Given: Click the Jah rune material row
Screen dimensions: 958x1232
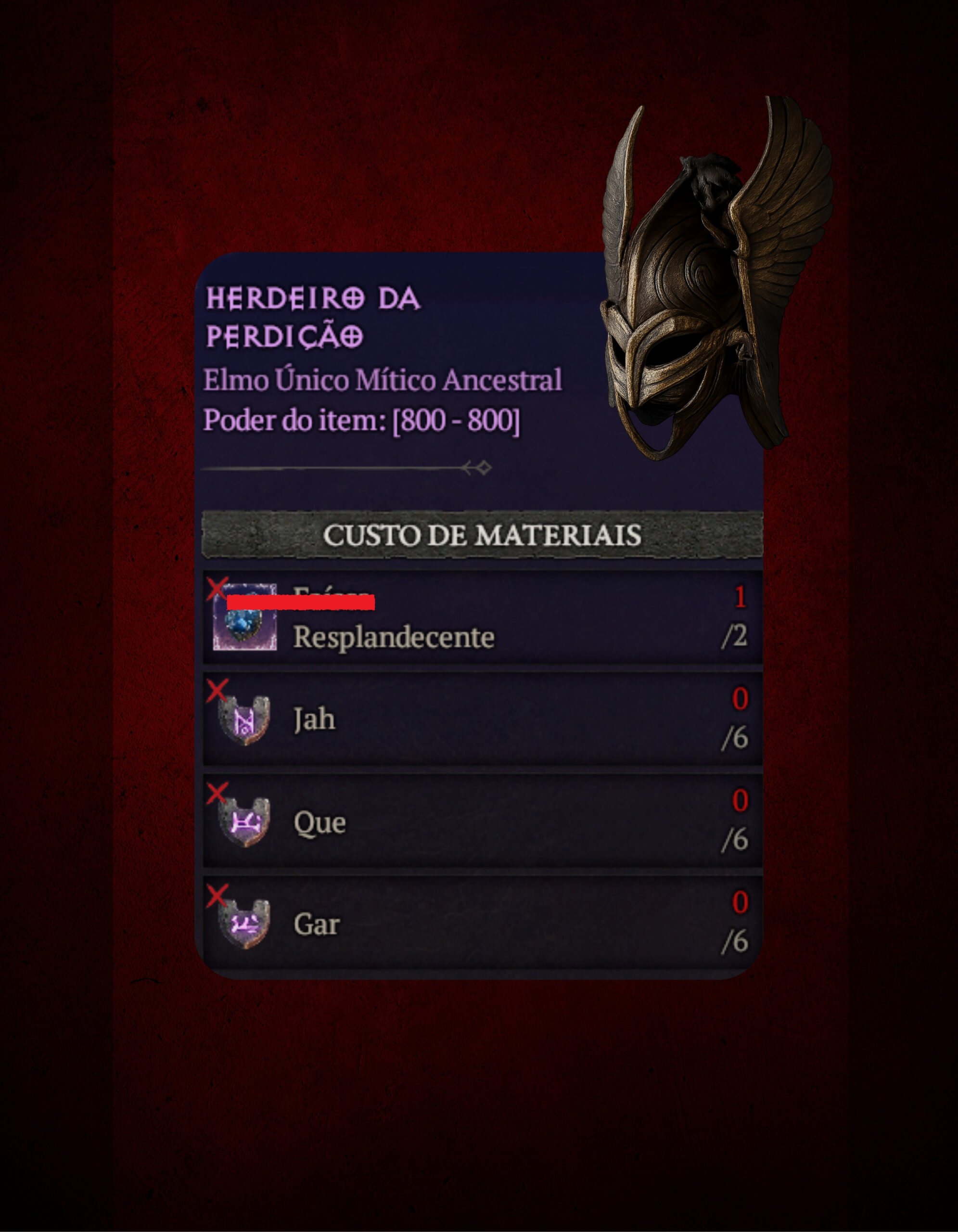Looking at the screenshot, I should (x=482, y=719).
